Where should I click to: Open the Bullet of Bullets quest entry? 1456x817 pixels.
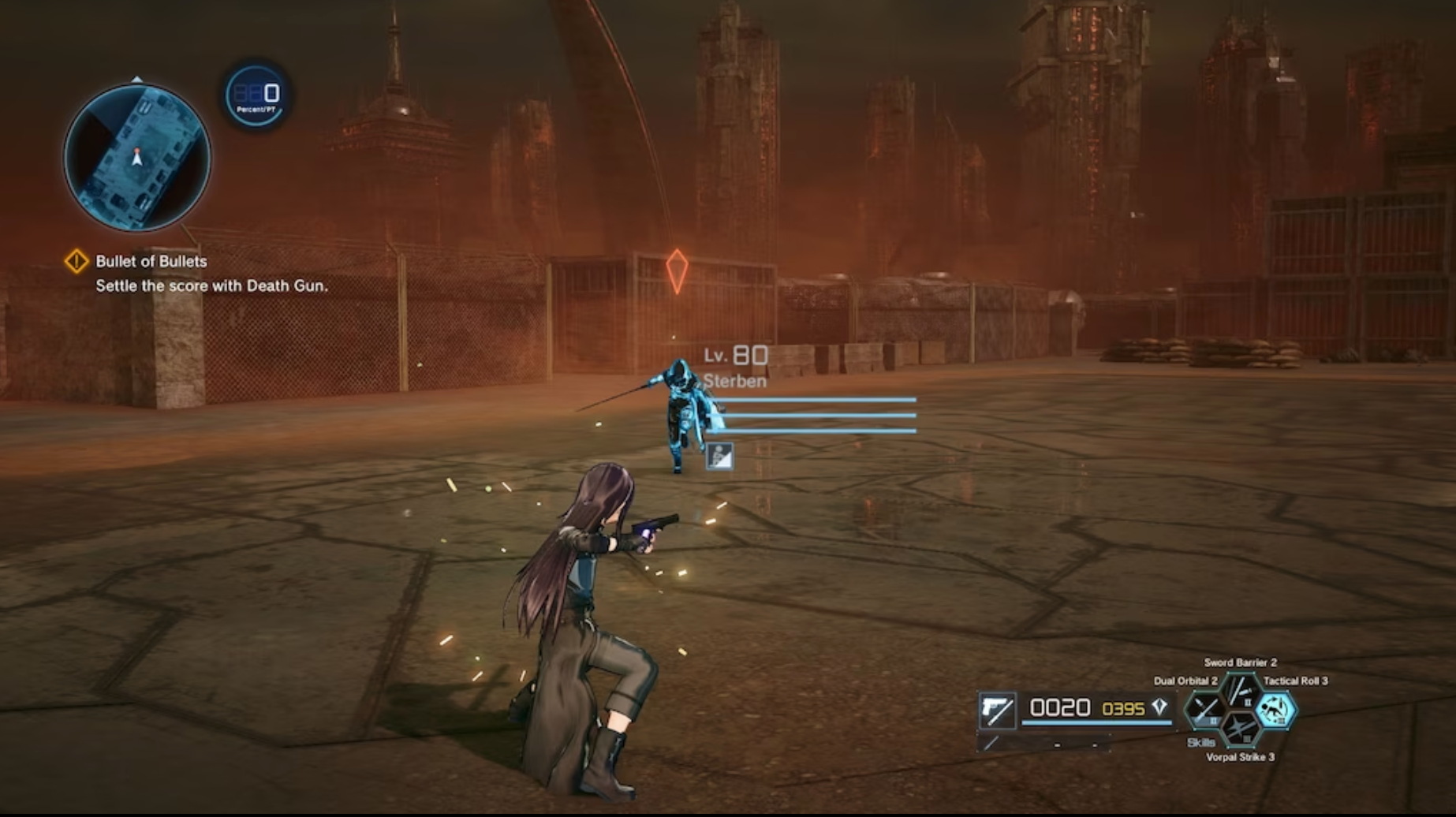coord(151,261)
